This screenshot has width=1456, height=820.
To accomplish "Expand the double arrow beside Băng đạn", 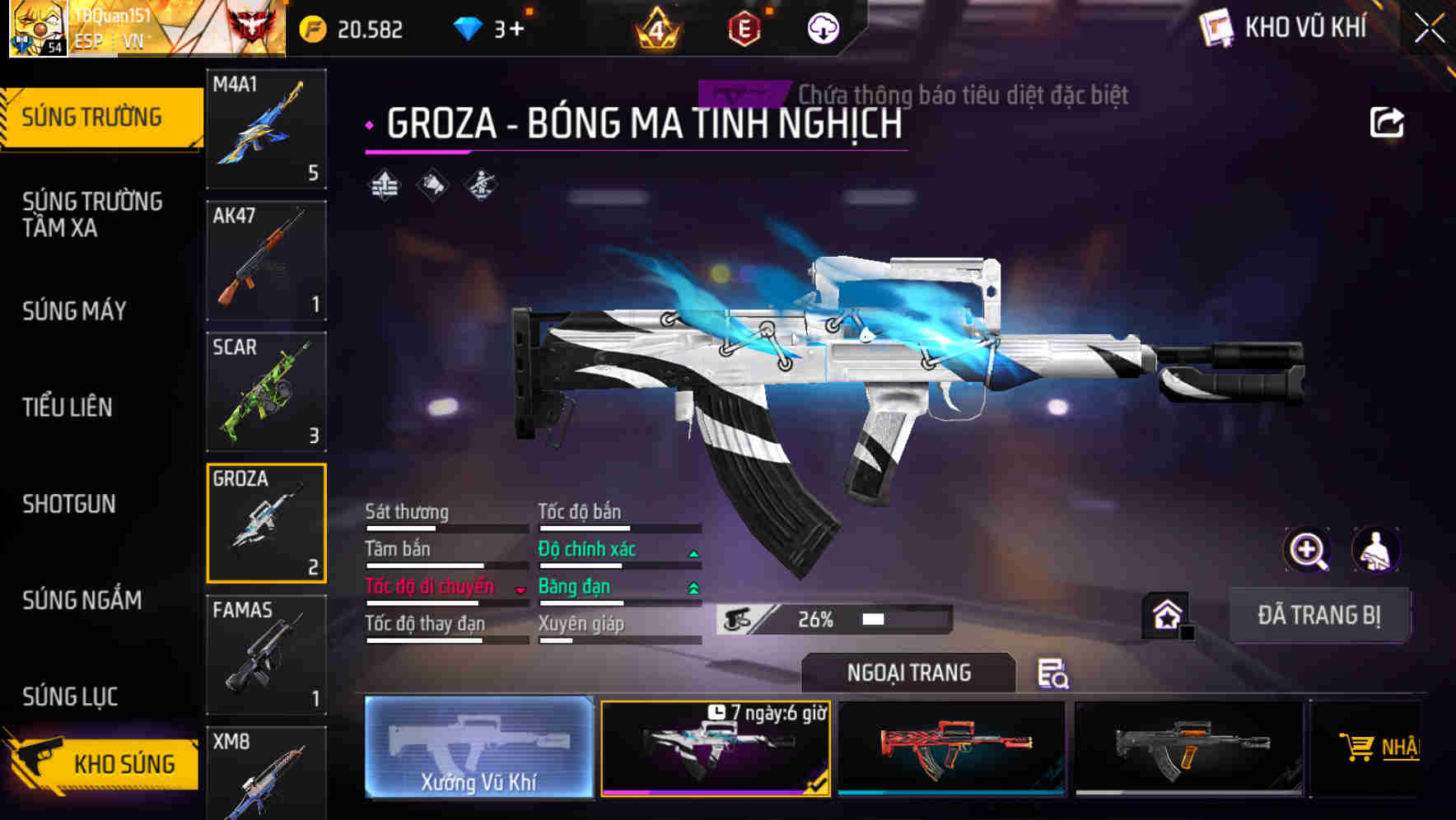I will pyautogui.click(x=692, y=587).
